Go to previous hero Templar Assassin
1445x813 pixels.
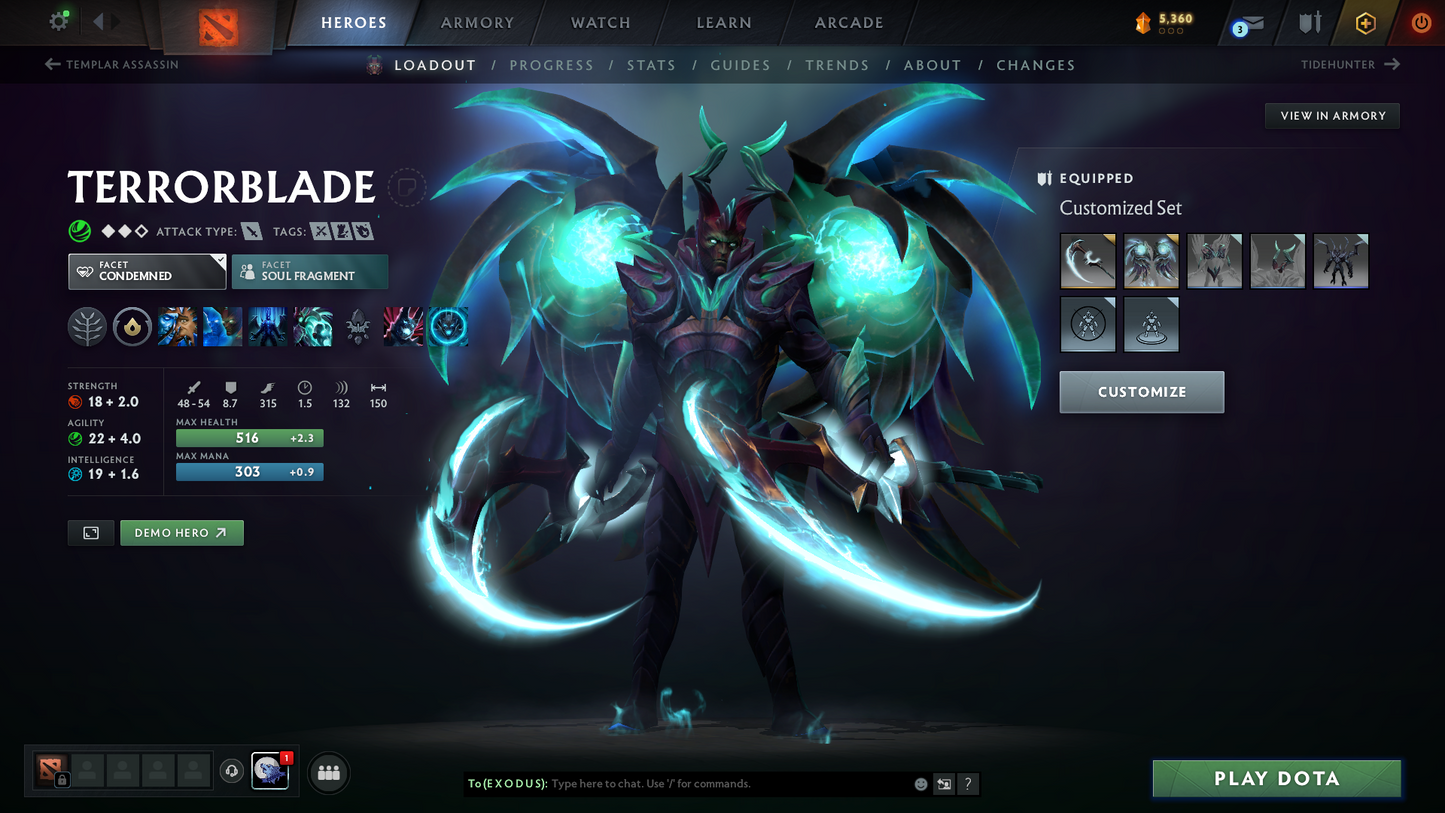tap(112, 65)
